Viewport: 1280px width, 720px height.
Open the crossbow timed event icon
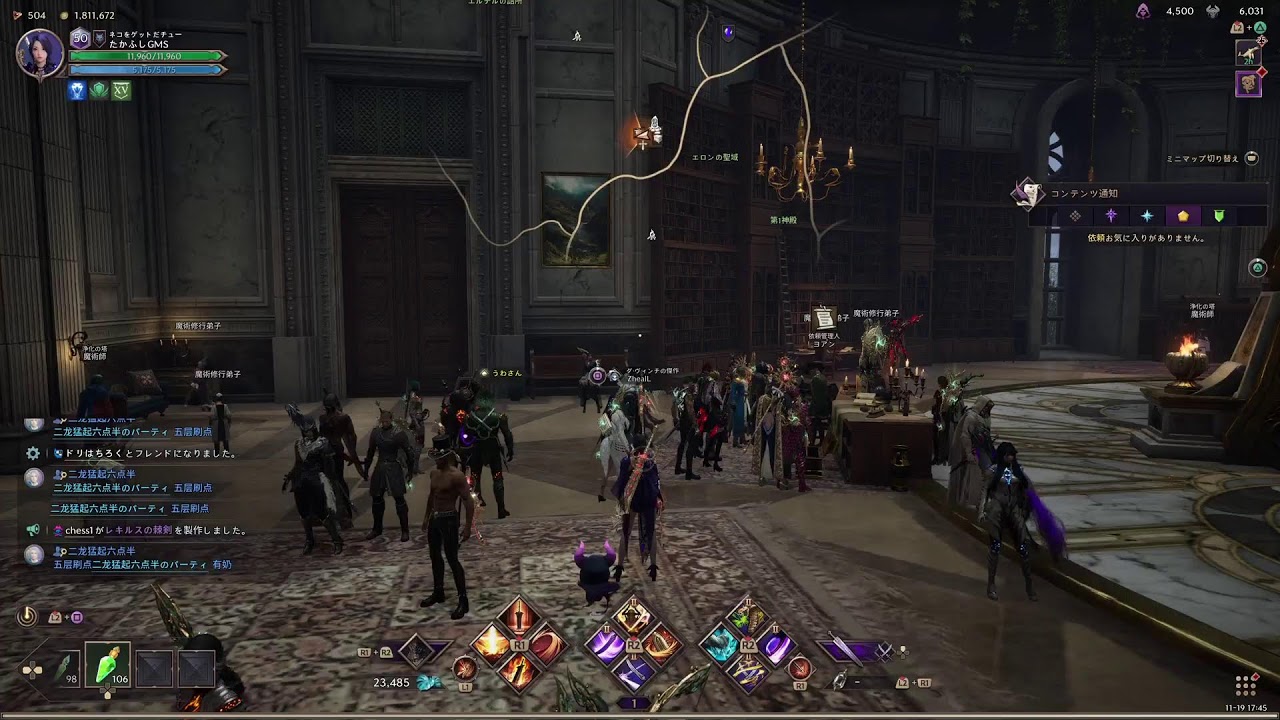(1247, 52)
